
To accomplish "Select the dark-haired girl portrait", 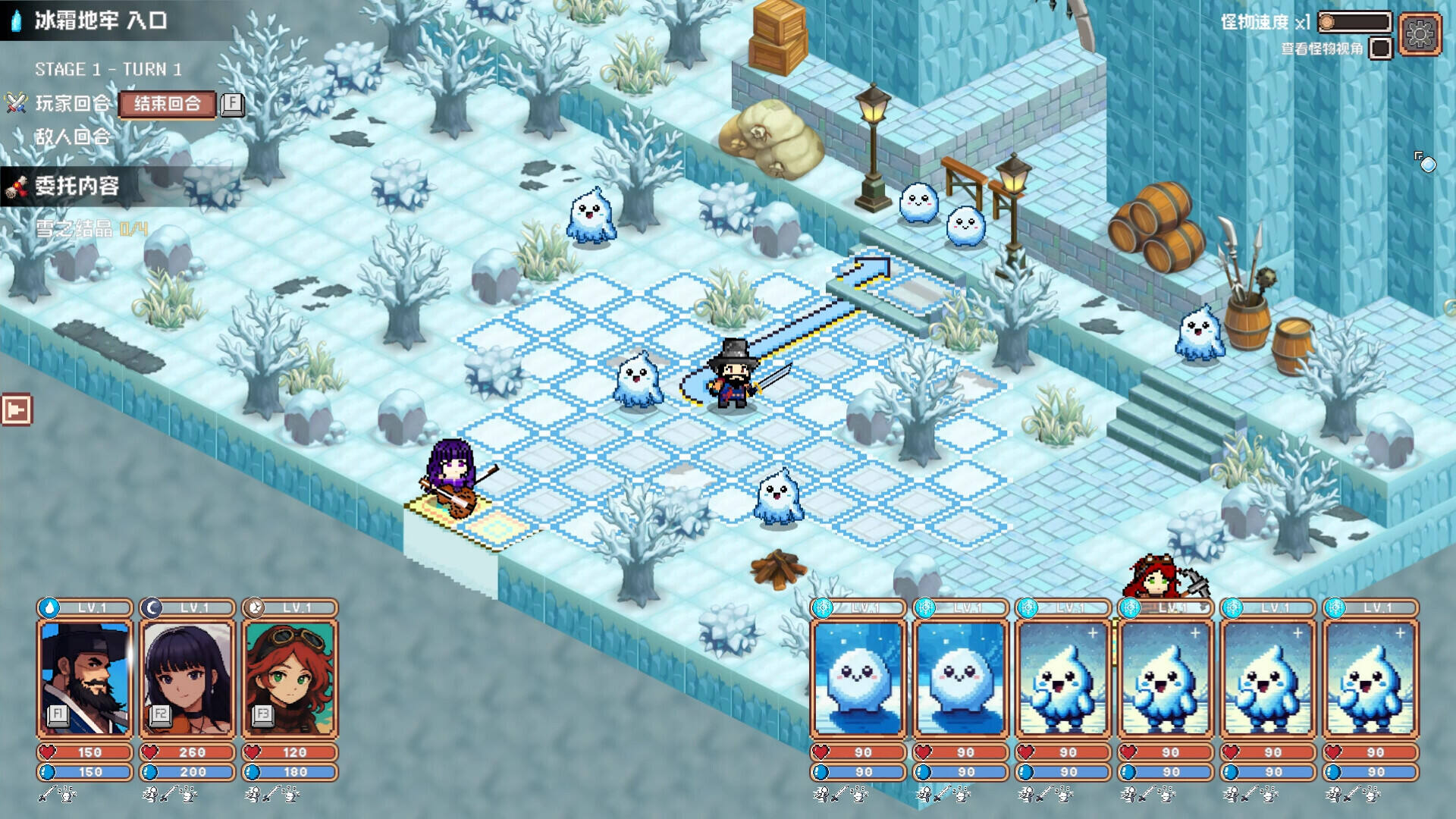I will click(187, 679).
